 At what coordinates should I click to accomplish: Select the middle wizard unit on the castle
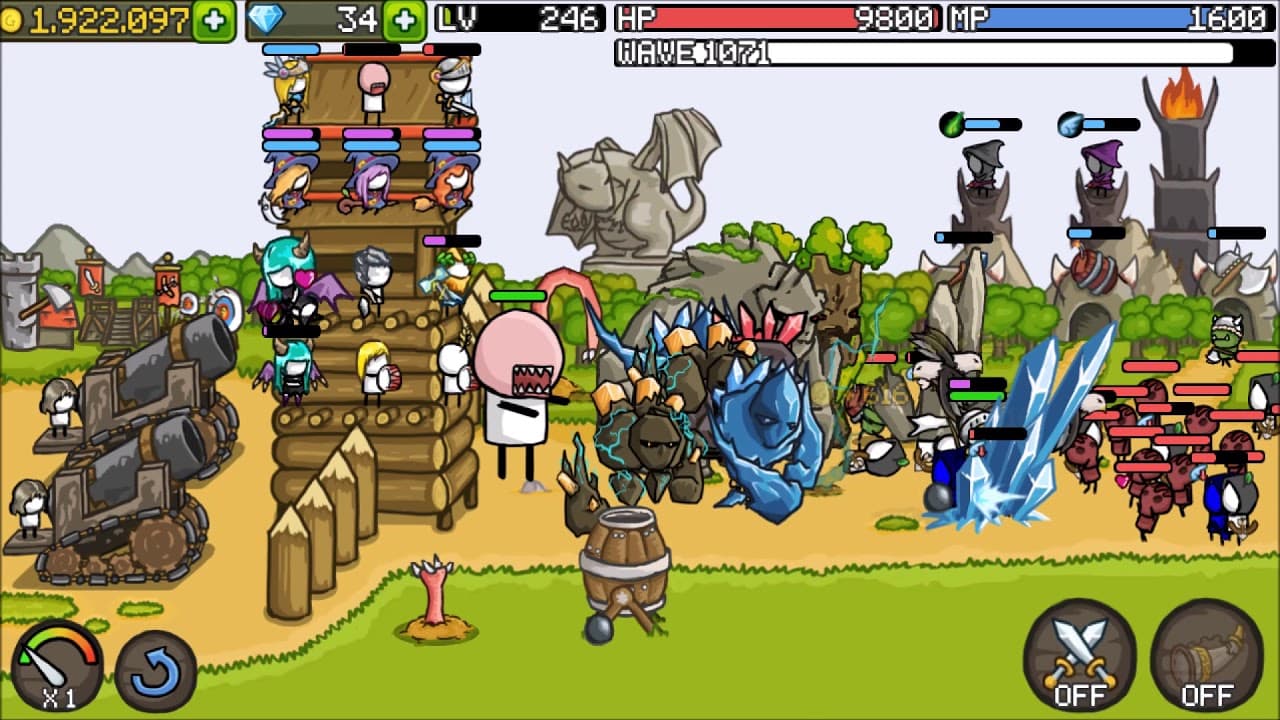tap(371, 185)
